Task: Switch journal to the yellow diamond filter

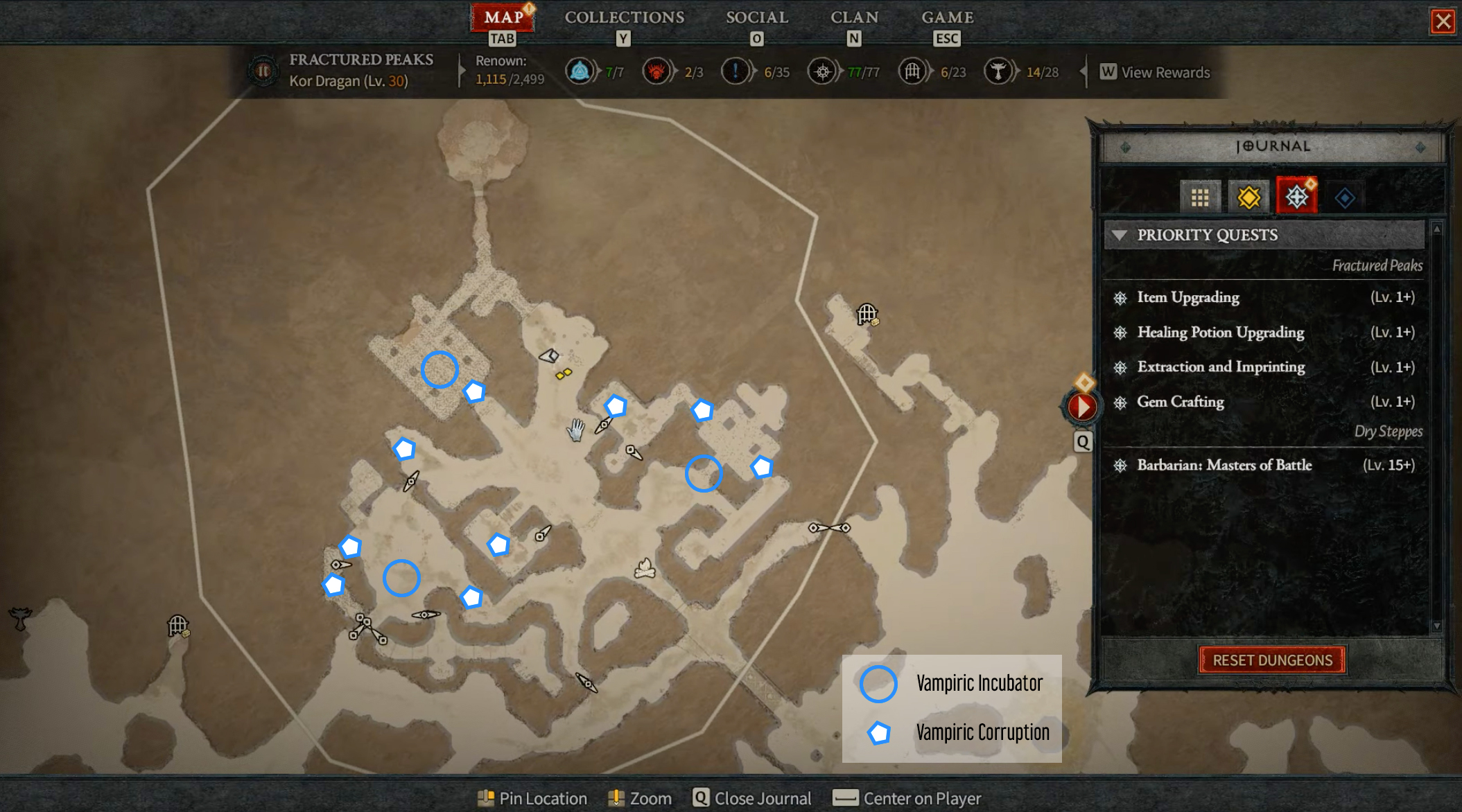Action: [x=1248, y=198]
